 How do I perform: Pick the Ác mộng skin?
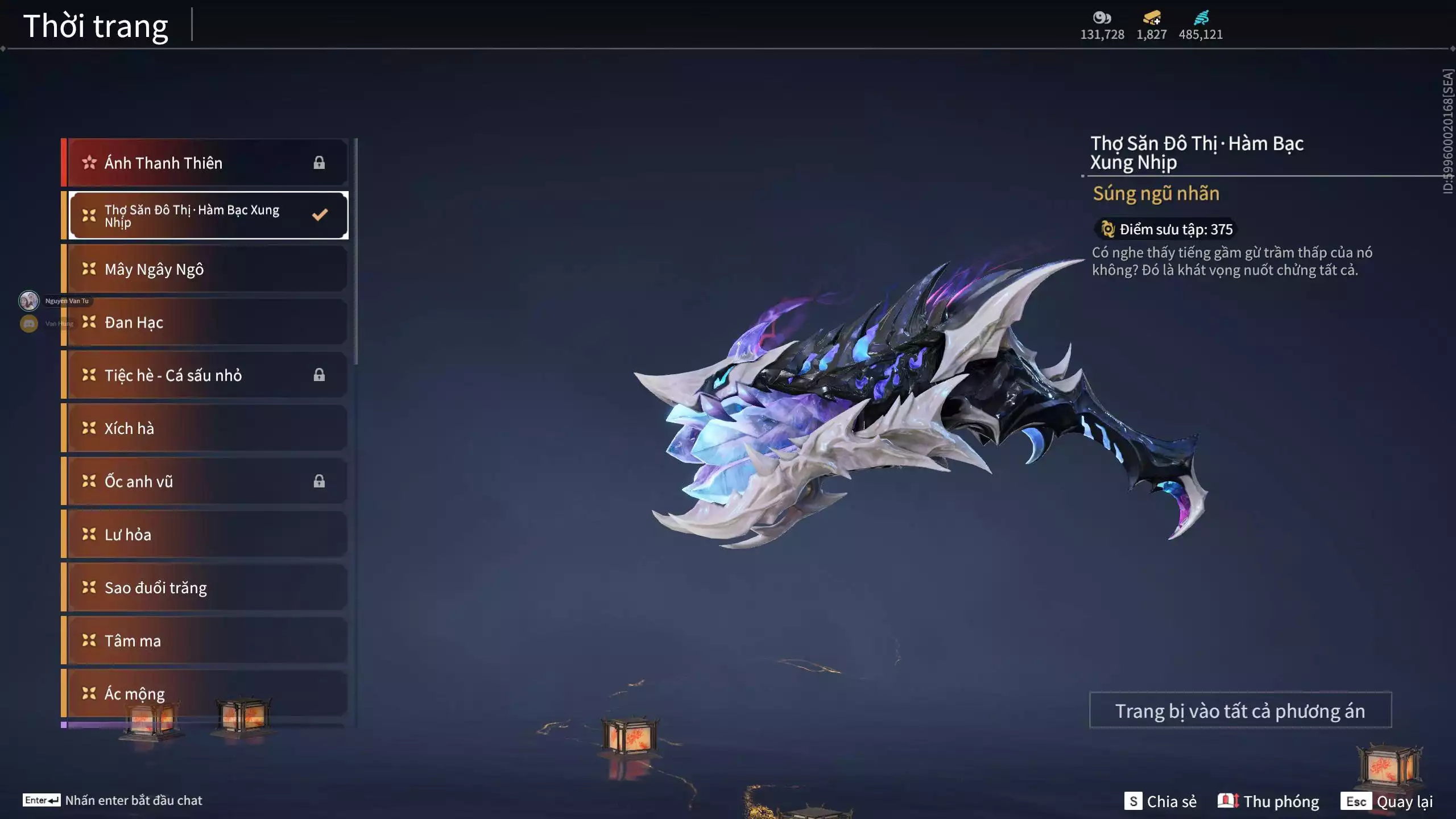(x=205, y=693)
